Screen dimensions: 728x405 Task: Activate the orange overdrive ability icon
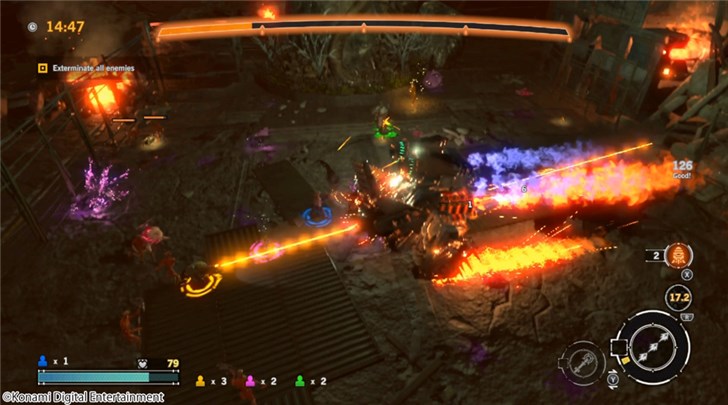(680, 255)
